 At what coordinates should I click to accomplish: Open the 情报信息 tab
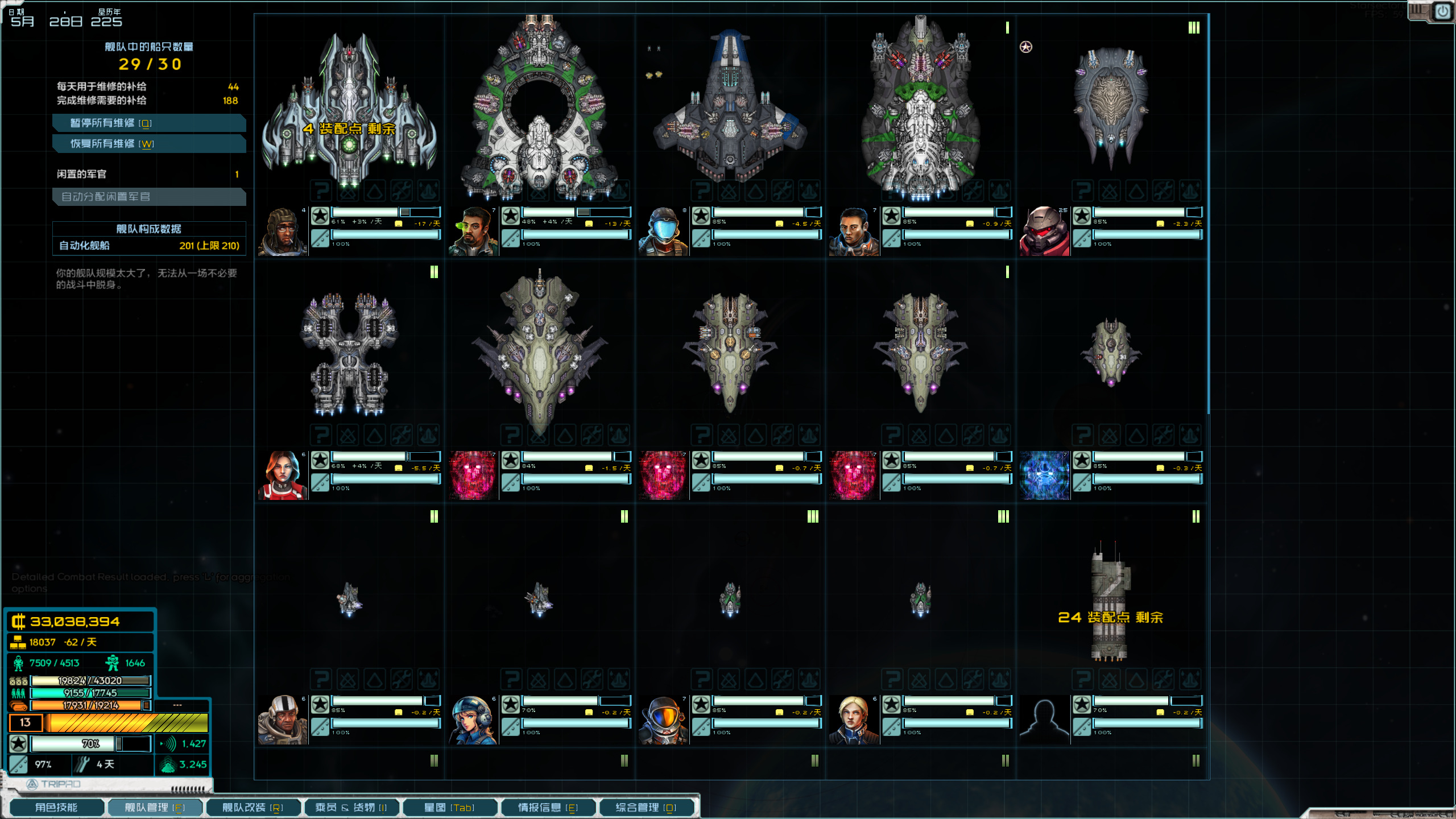coord(548,807)
